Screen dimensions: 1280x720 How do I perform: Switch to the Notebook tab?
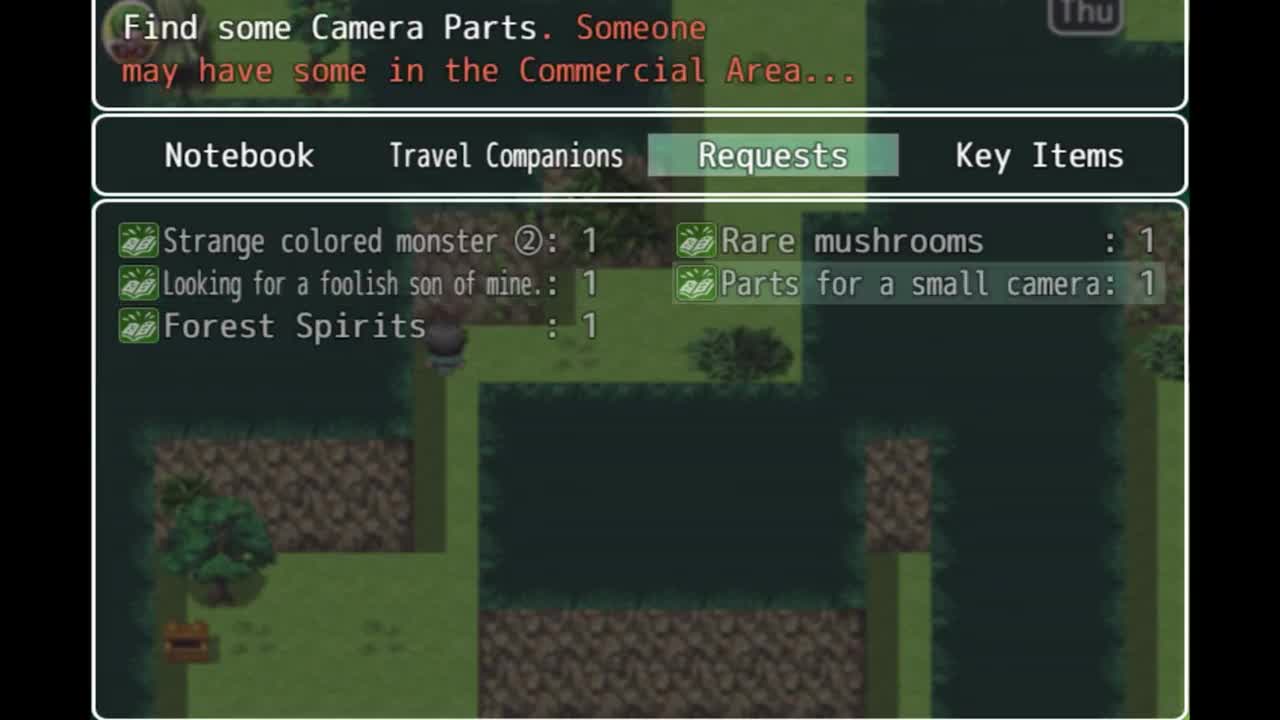(239, 156)
